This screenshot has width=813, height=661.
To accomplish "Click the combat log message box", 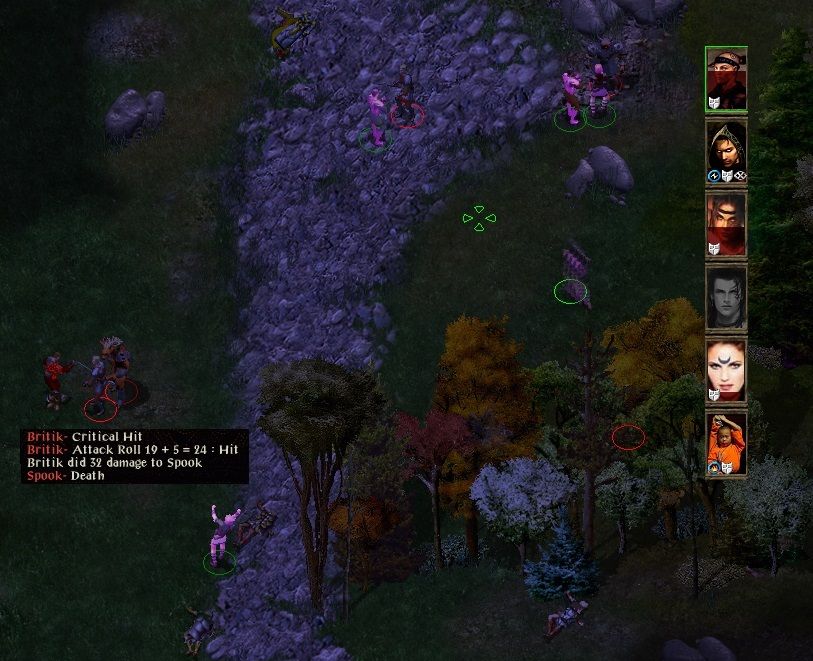I will (134, 456).
